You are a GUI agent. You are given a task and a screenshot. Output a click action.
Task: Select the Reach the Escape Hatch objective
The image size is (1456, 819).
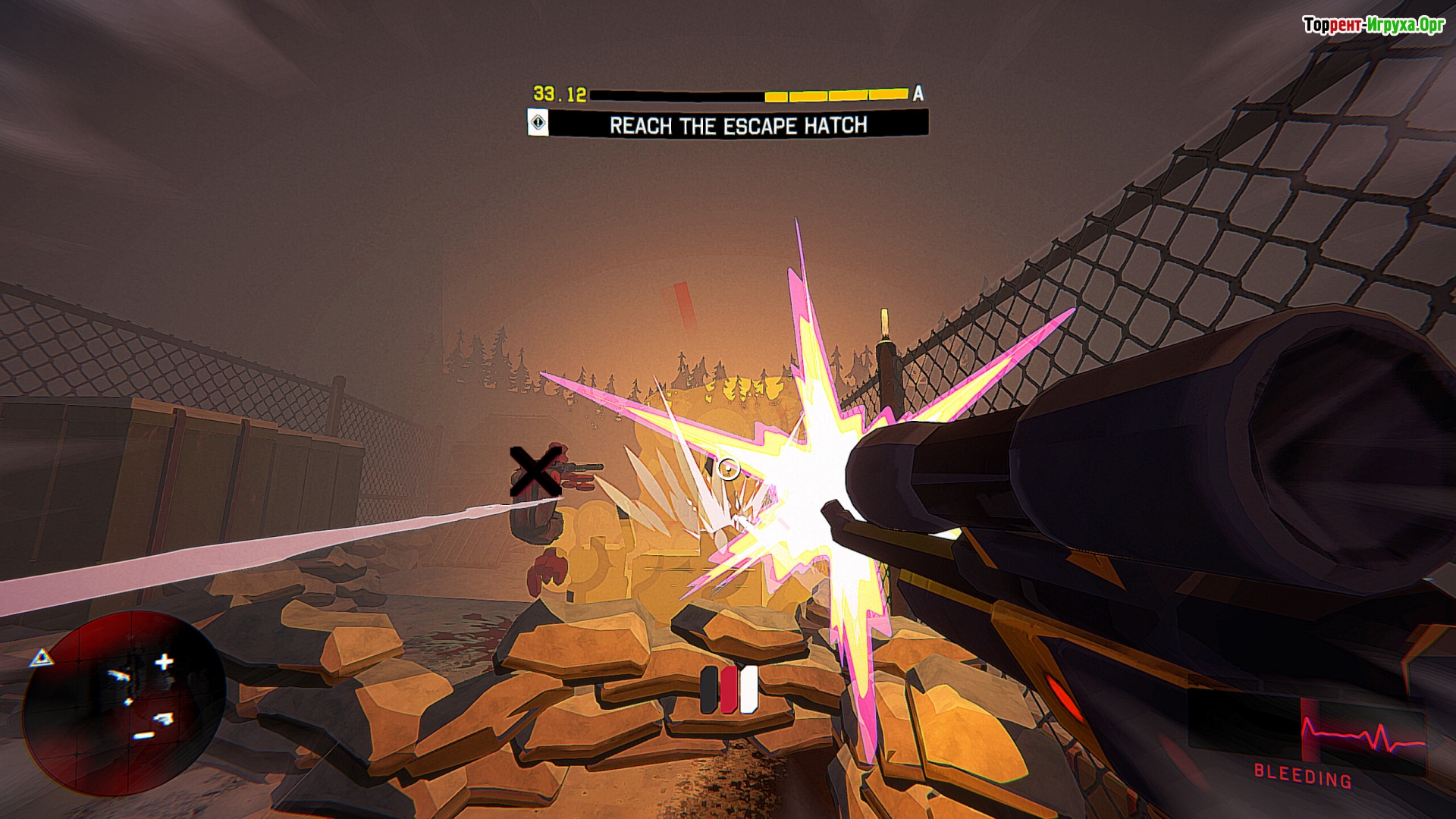(738, 124)
